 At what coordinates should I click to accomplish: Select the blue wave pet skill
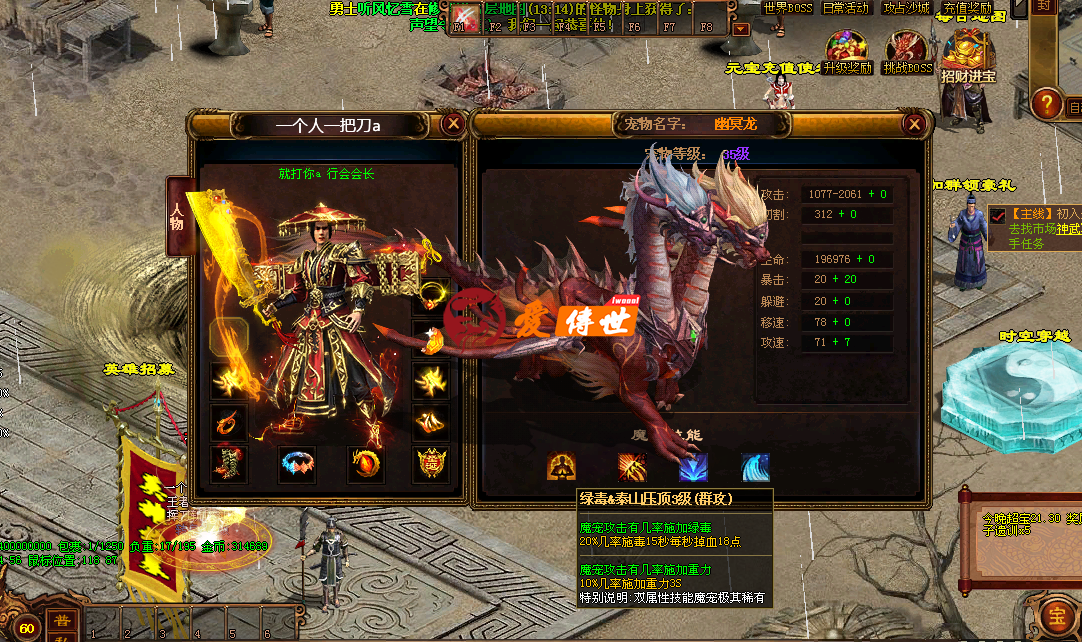click(x=755, y=467)
